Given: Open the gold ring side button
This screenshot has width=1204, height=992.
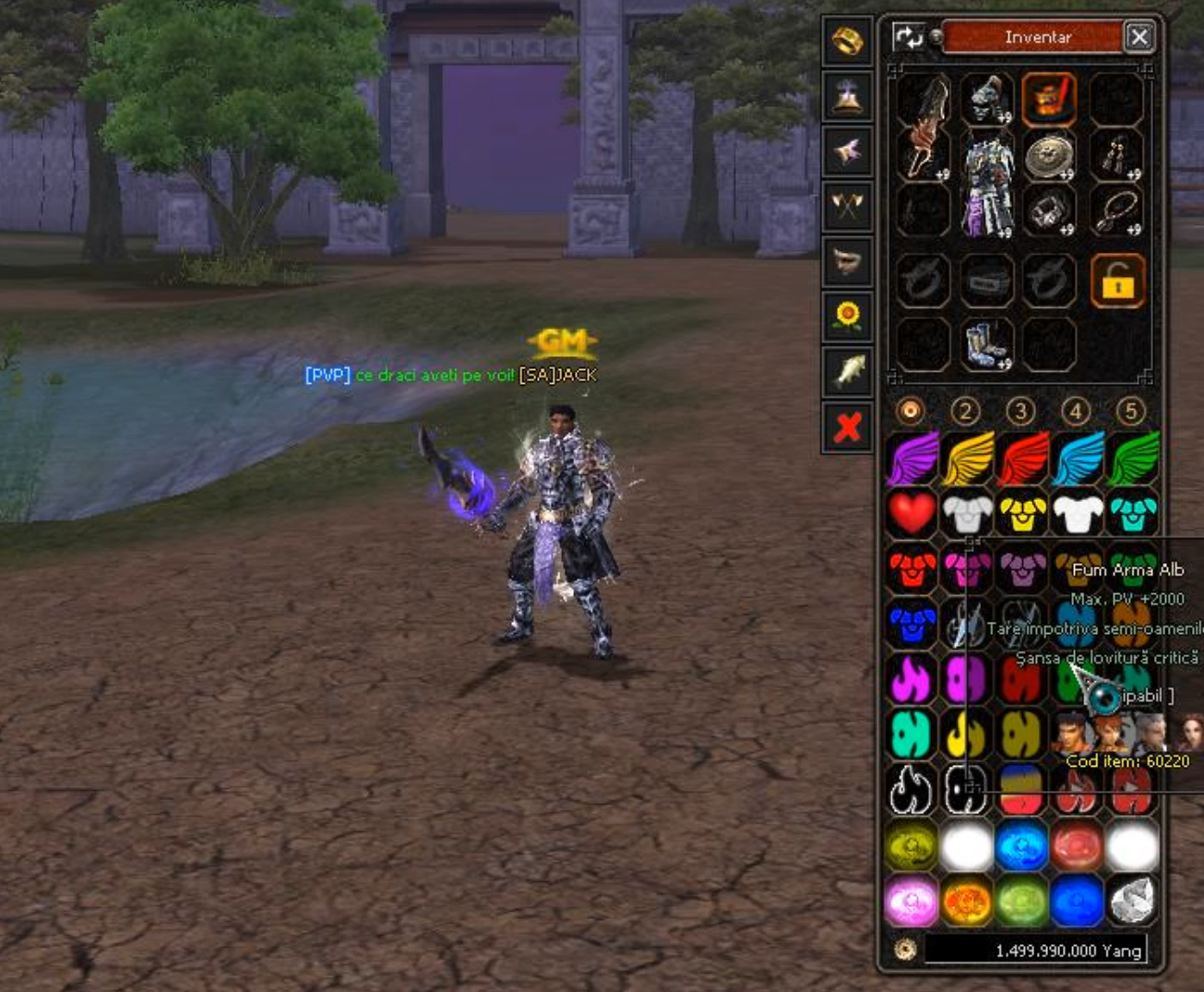Looking at the screenshot, I should click(x=847, y=42).
